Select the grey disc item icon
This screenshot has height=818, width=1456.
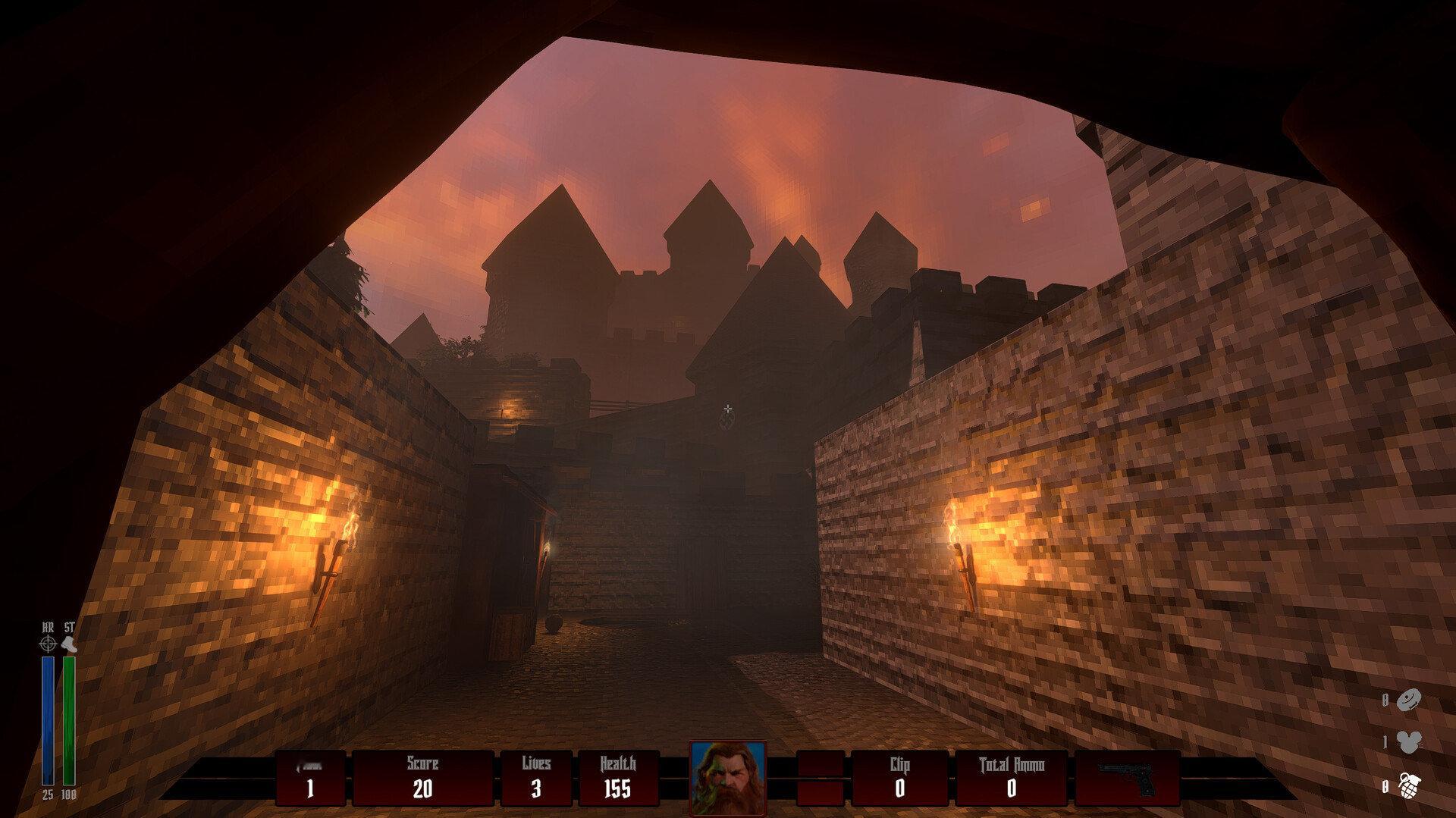point(1408,700)
